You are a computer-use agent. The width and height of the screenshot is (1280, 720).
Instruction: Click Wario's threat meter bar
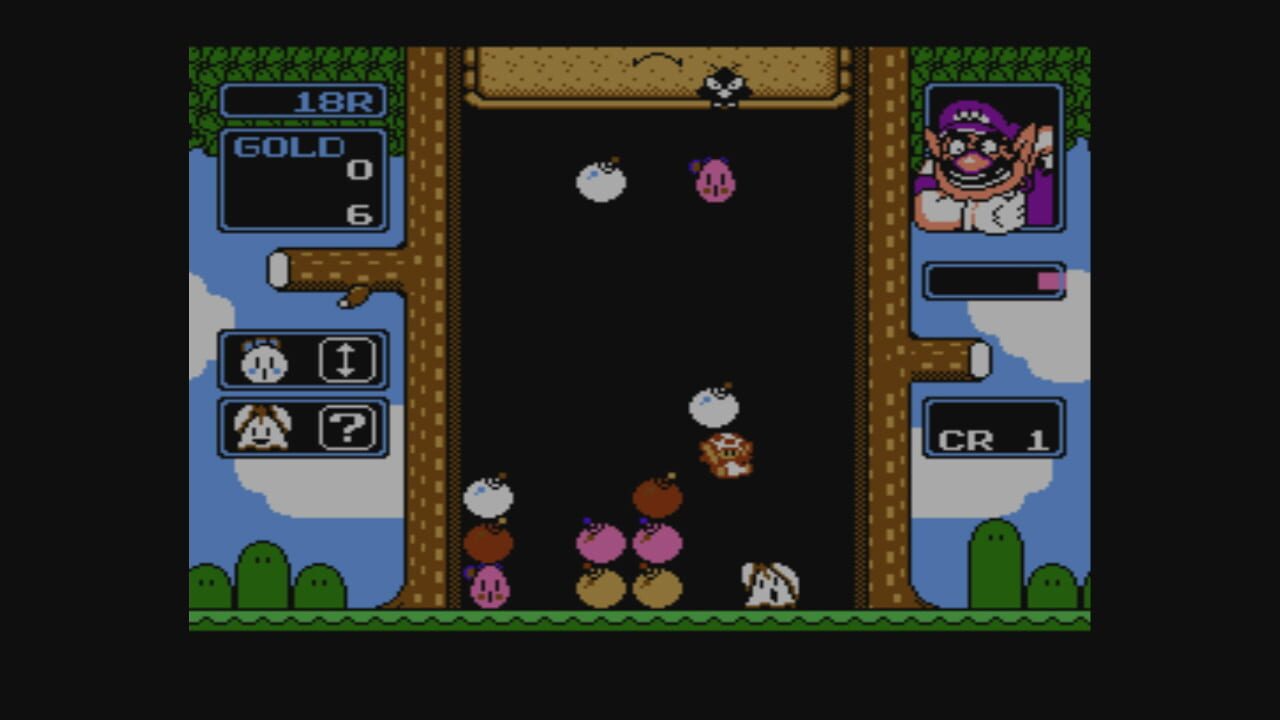[x=994, y=280]
